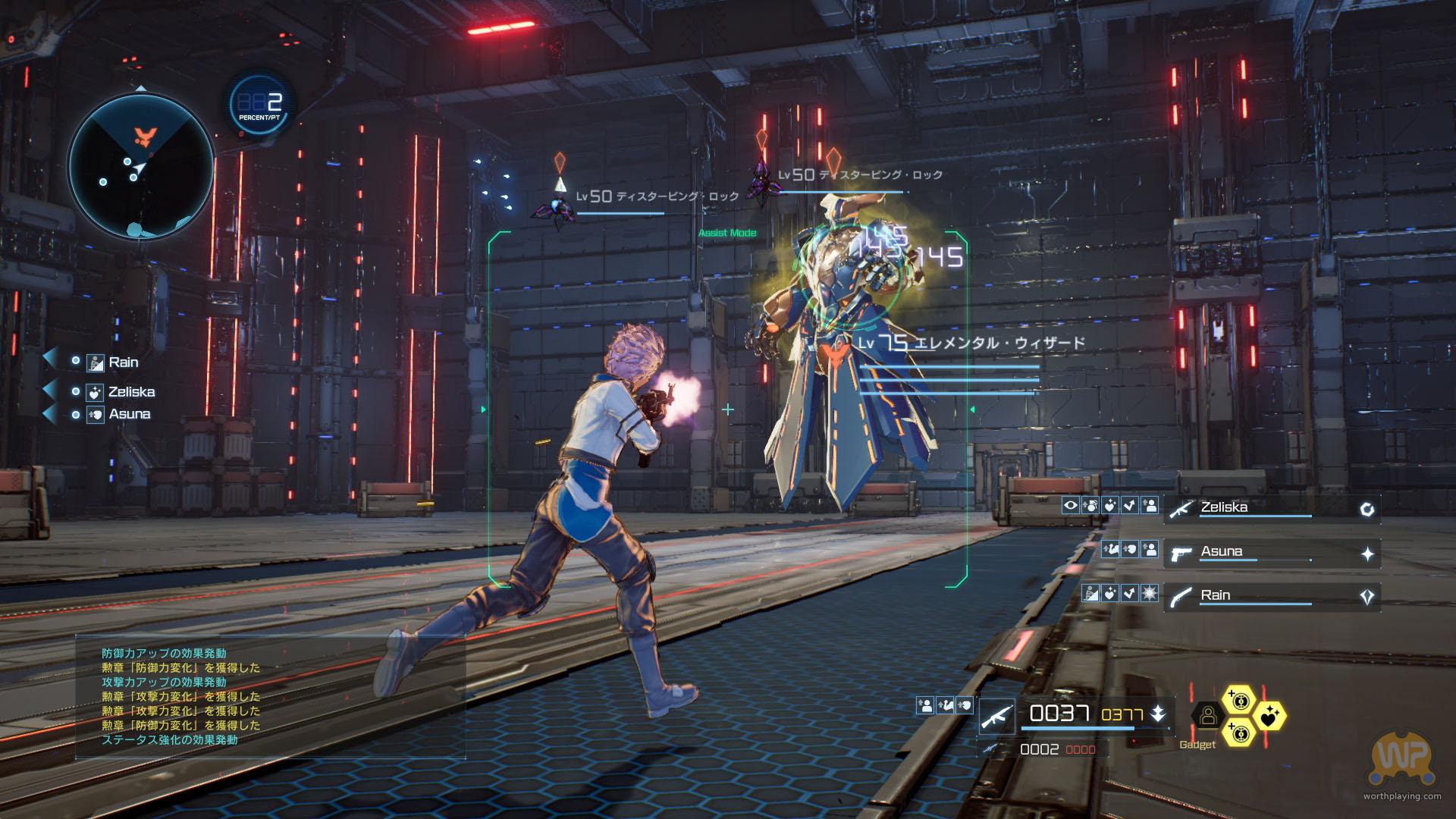Viewport: 1456px width, 819px height.
Task: Select the equipped assault rifle weapon slot
Action: click(x=996, y=715)
